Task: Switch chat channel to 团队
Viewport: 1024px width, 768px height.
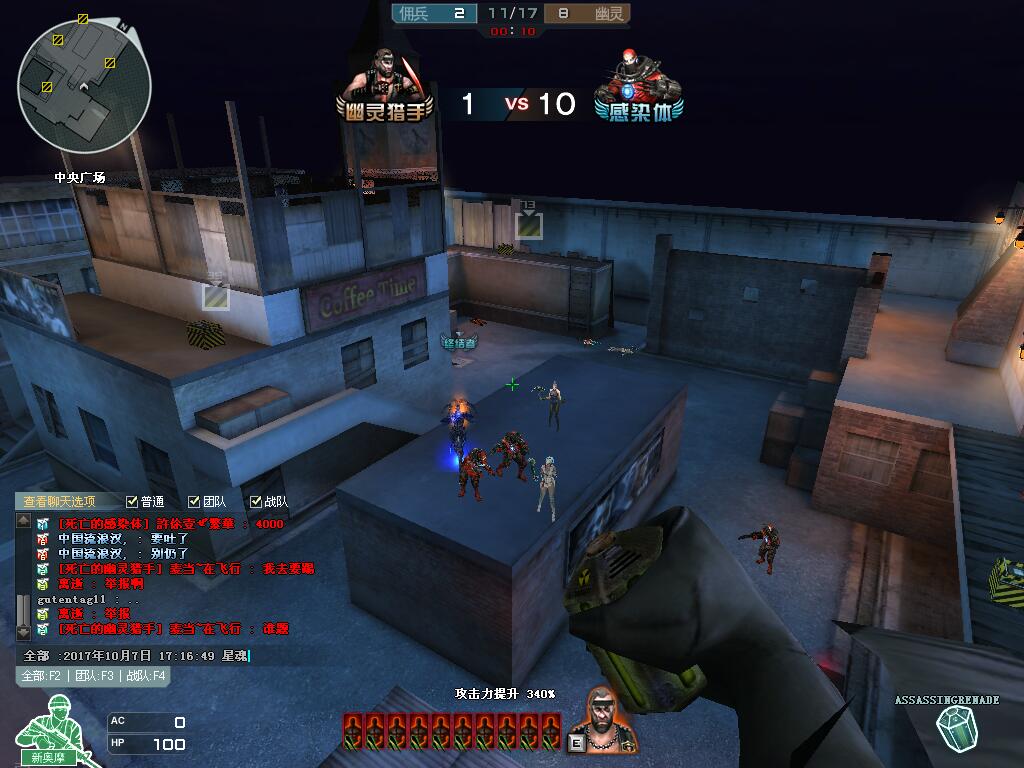Action: pyautogui.click(x=95, y=676)
